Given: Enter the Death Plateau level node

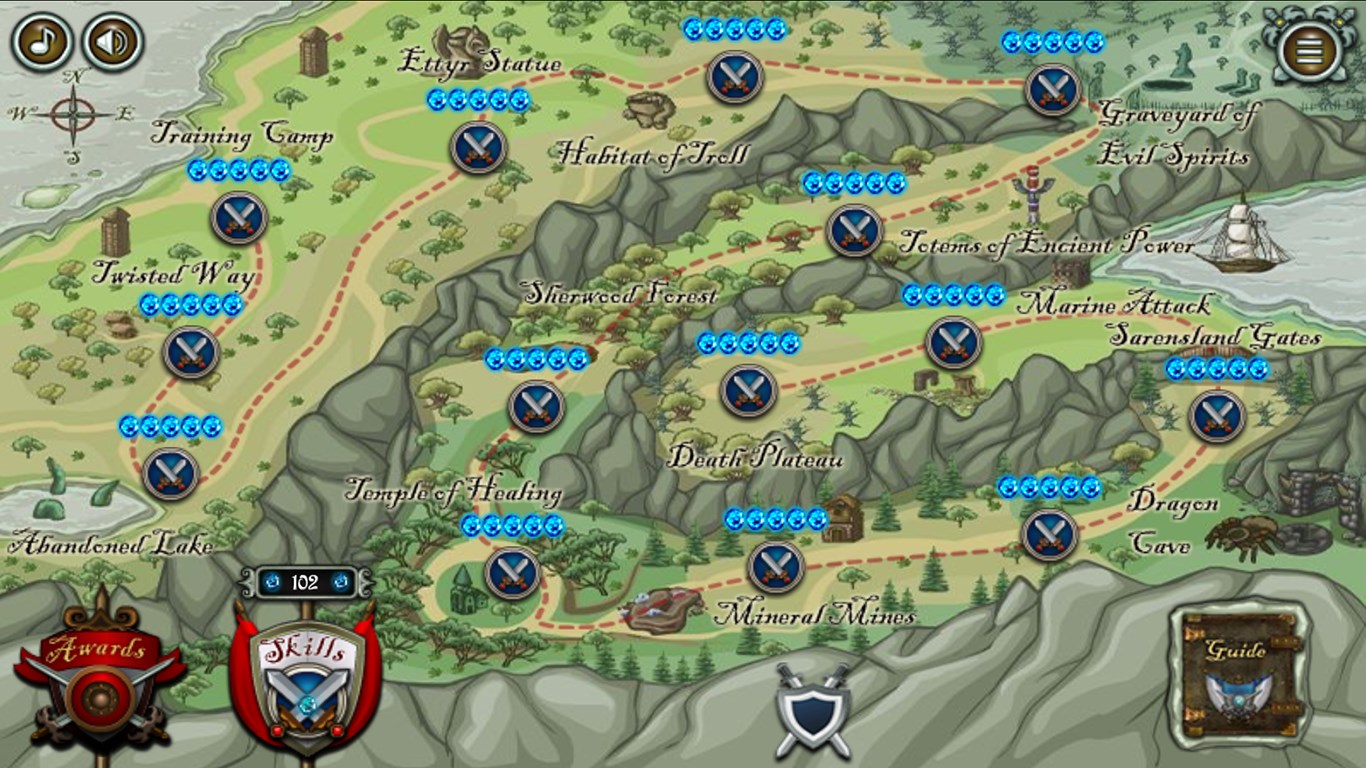Looking at the screenshot, I should point(748,390).
